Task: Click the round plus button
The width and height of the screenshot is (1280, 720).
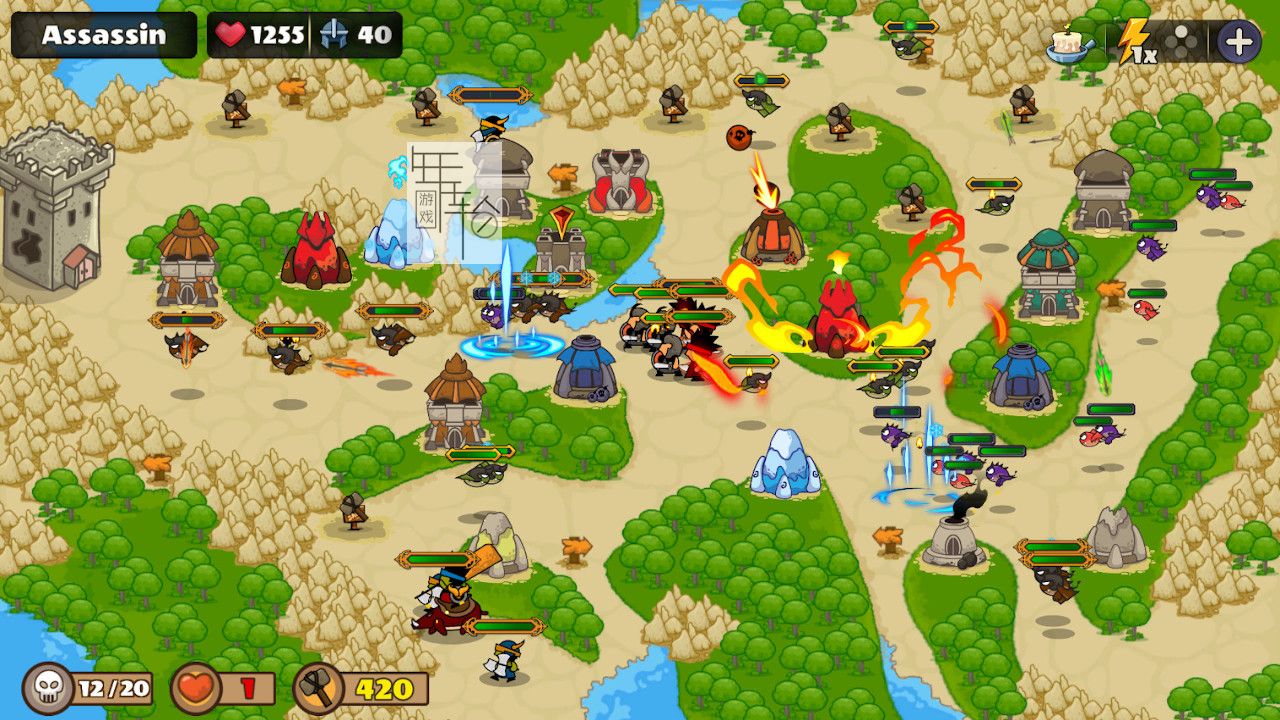Action: tap(1238, 42)
